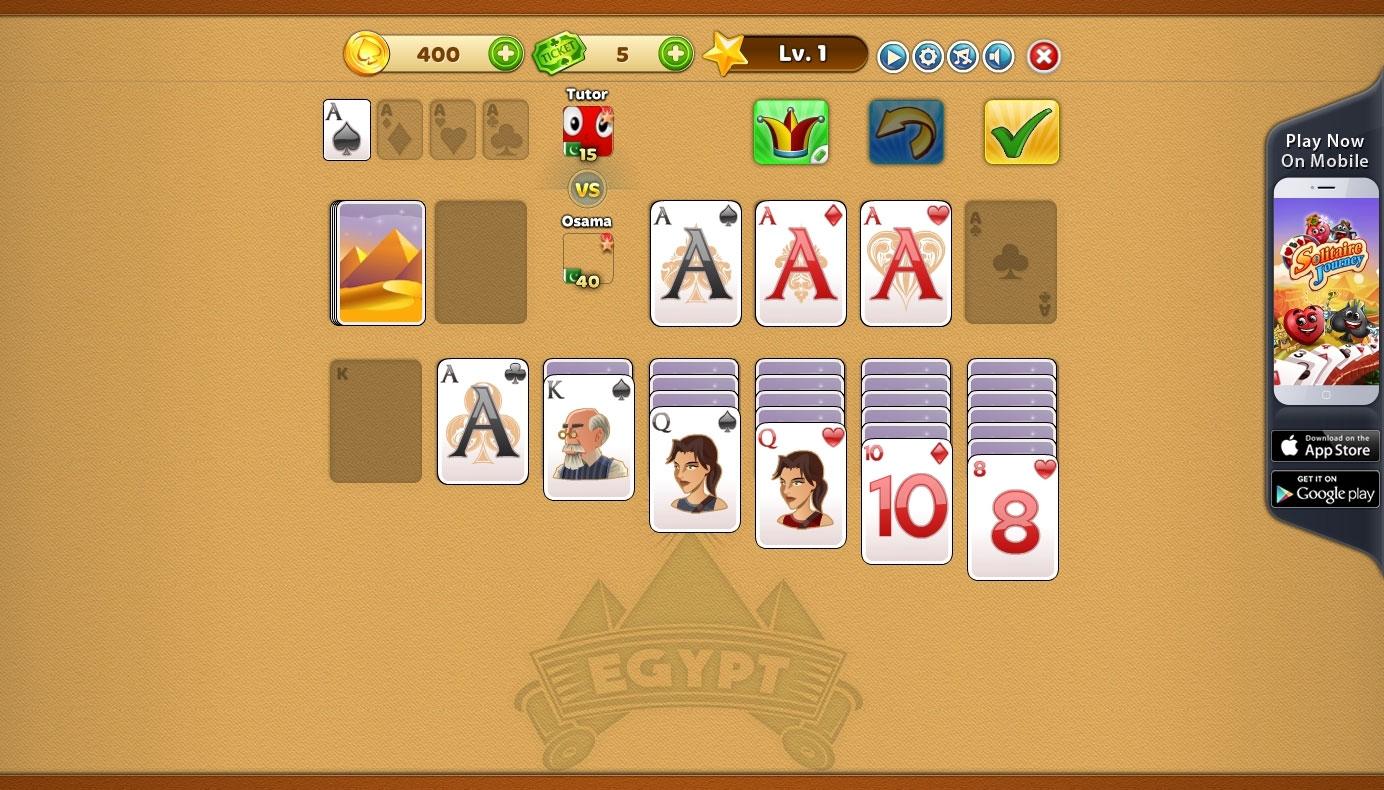The width and height of the screenshot is (1384, 790).
Task: Click the Solitaire Journey mobile preview
Action: (1325, 290)
